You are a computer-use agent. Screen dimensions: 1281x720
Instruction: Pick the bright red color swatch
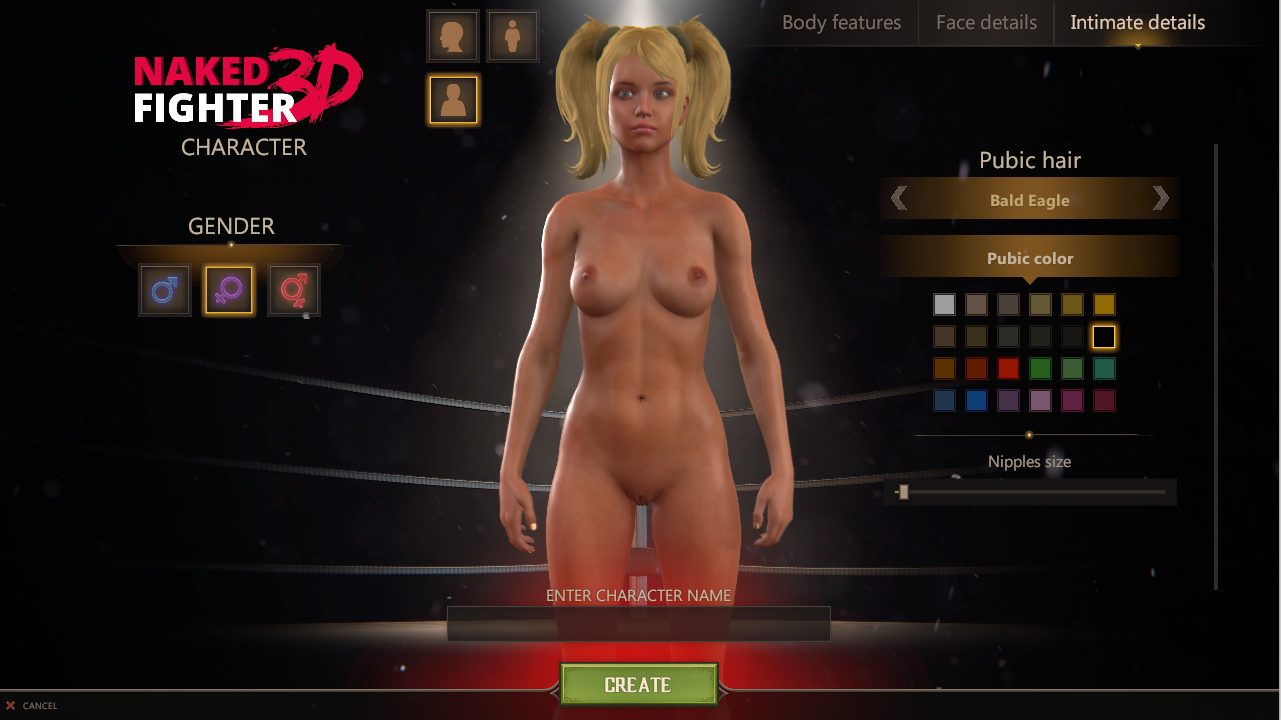point(1008,369)
